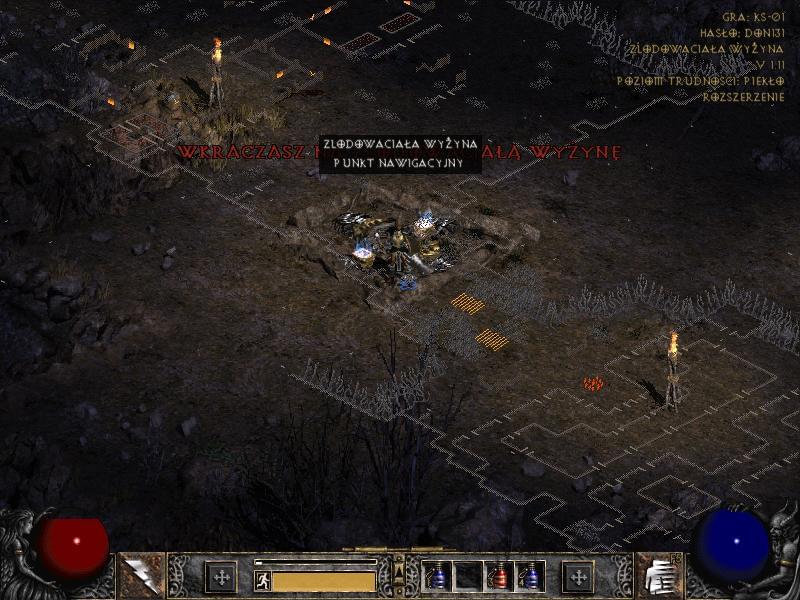The width and height of the screenshot is (800, 600).
Task: Use the red healing potion in belt
Action: 499,576
